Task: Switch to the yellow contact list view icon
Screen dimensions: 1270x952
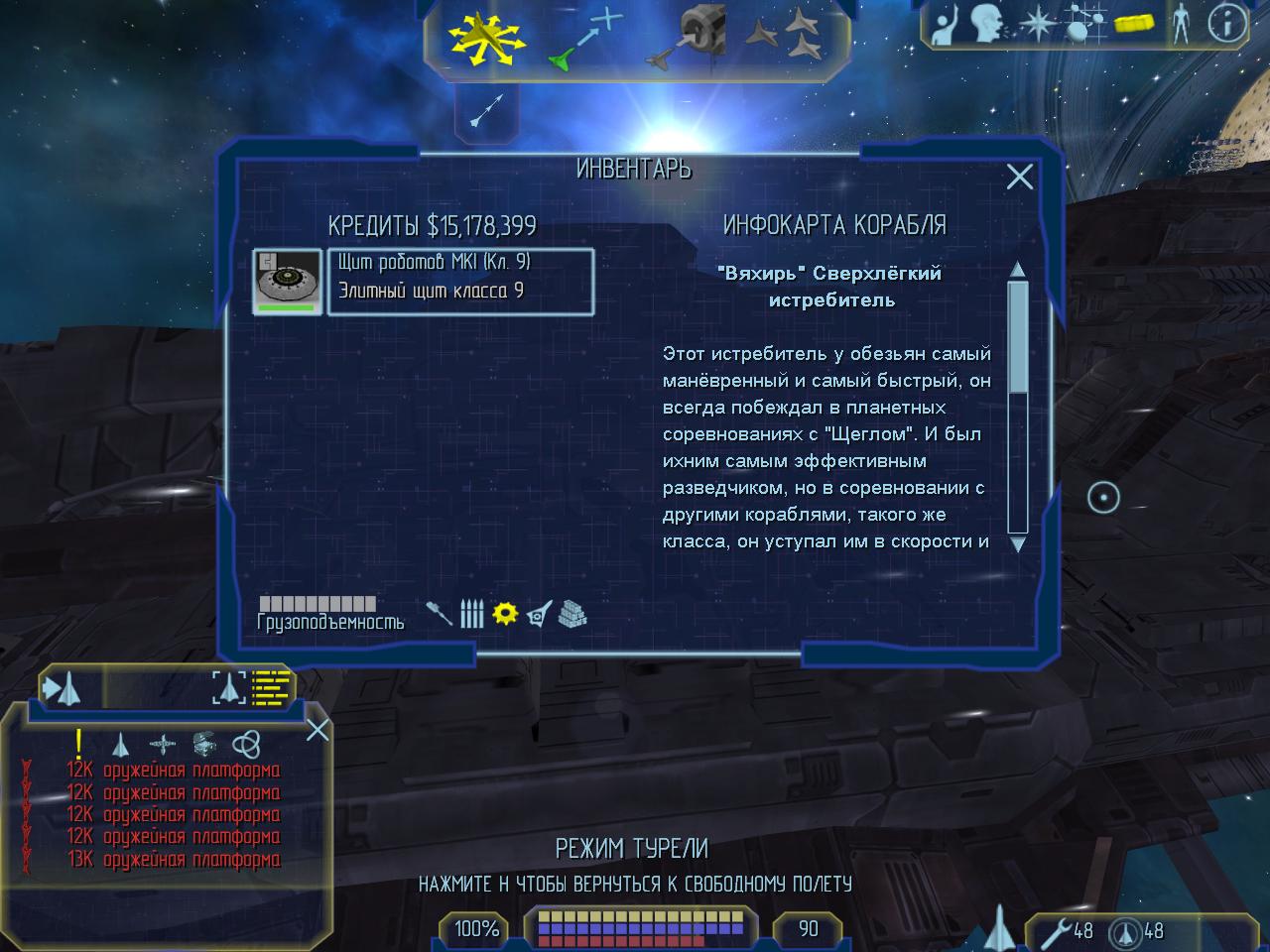Action: coord(271,686)
